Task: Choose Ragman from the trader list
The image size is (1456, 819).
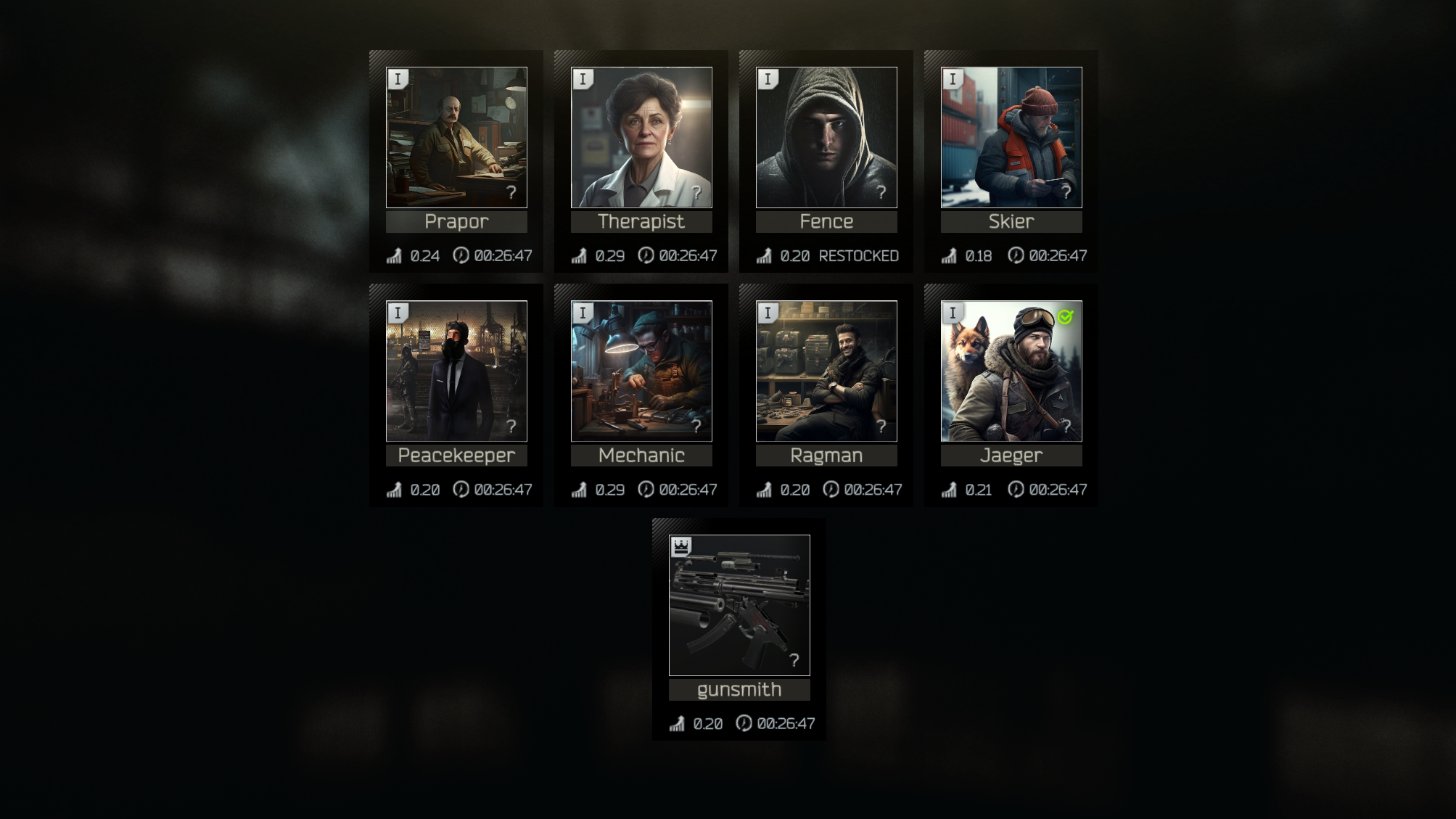Action: click(x=826, y=371)
